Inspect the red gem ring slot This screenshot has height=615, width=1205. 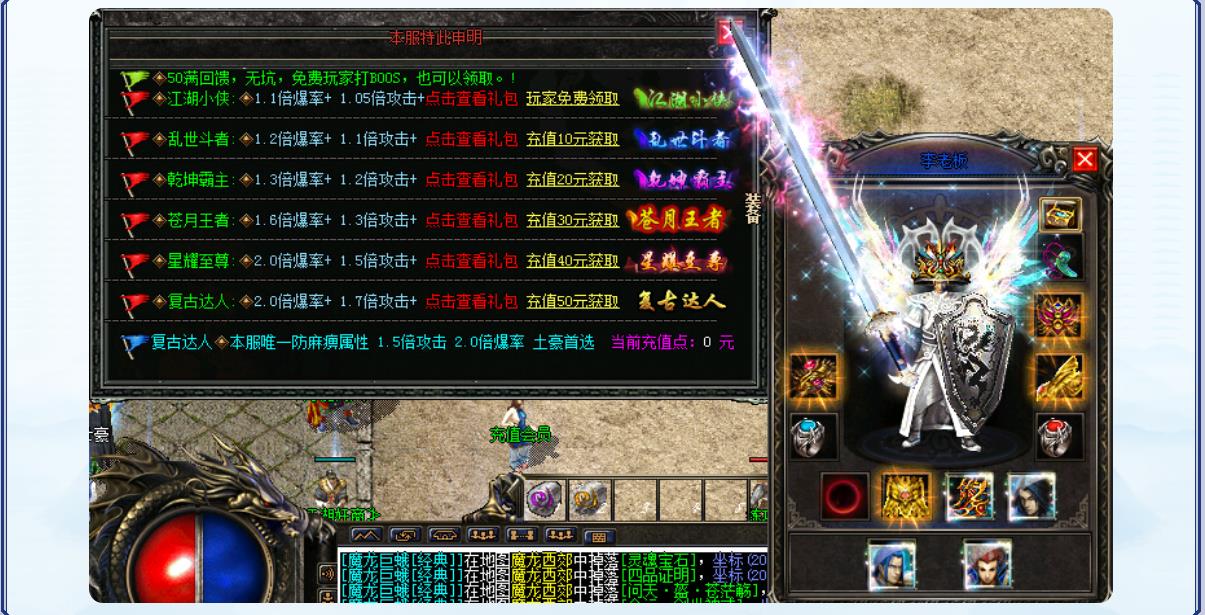pos(1059,436)
